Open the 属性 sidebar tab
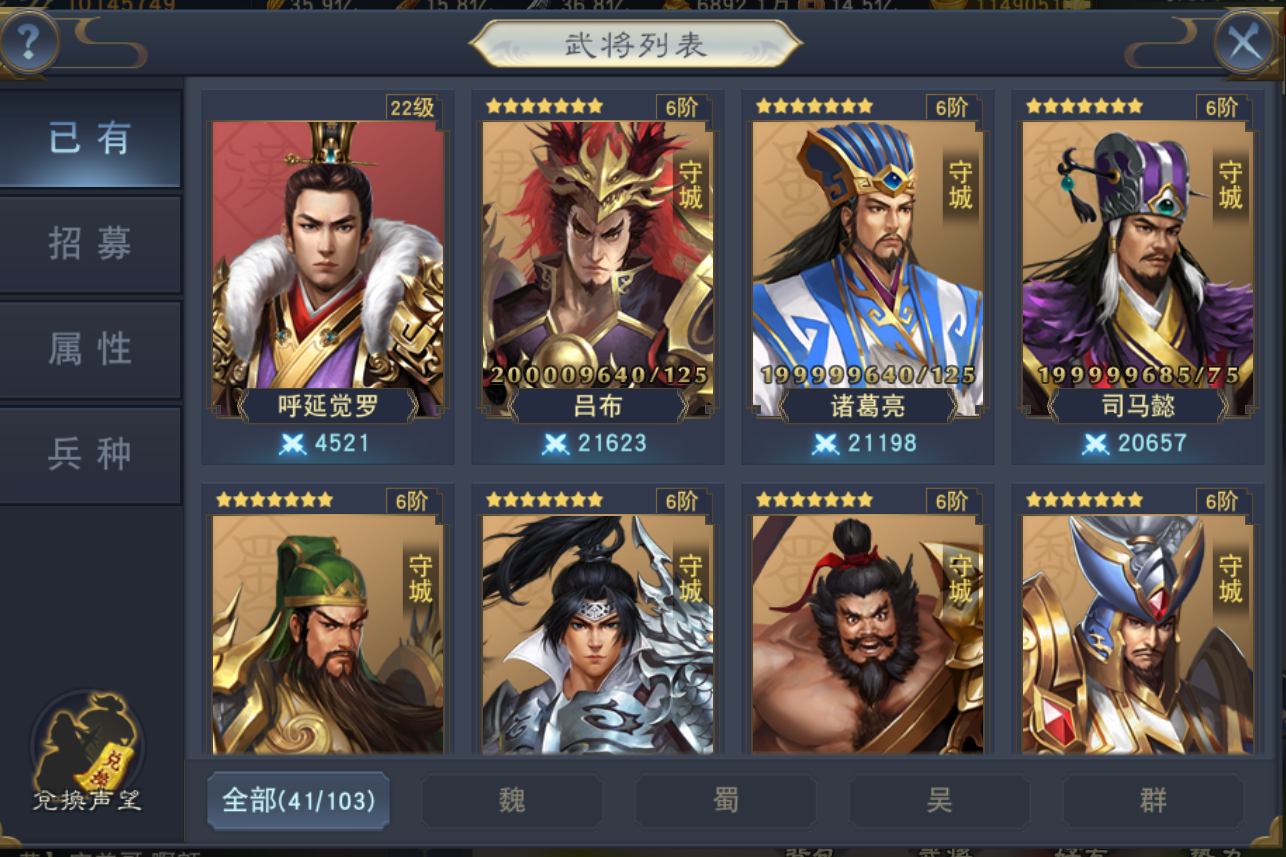 tap(91, 348)
